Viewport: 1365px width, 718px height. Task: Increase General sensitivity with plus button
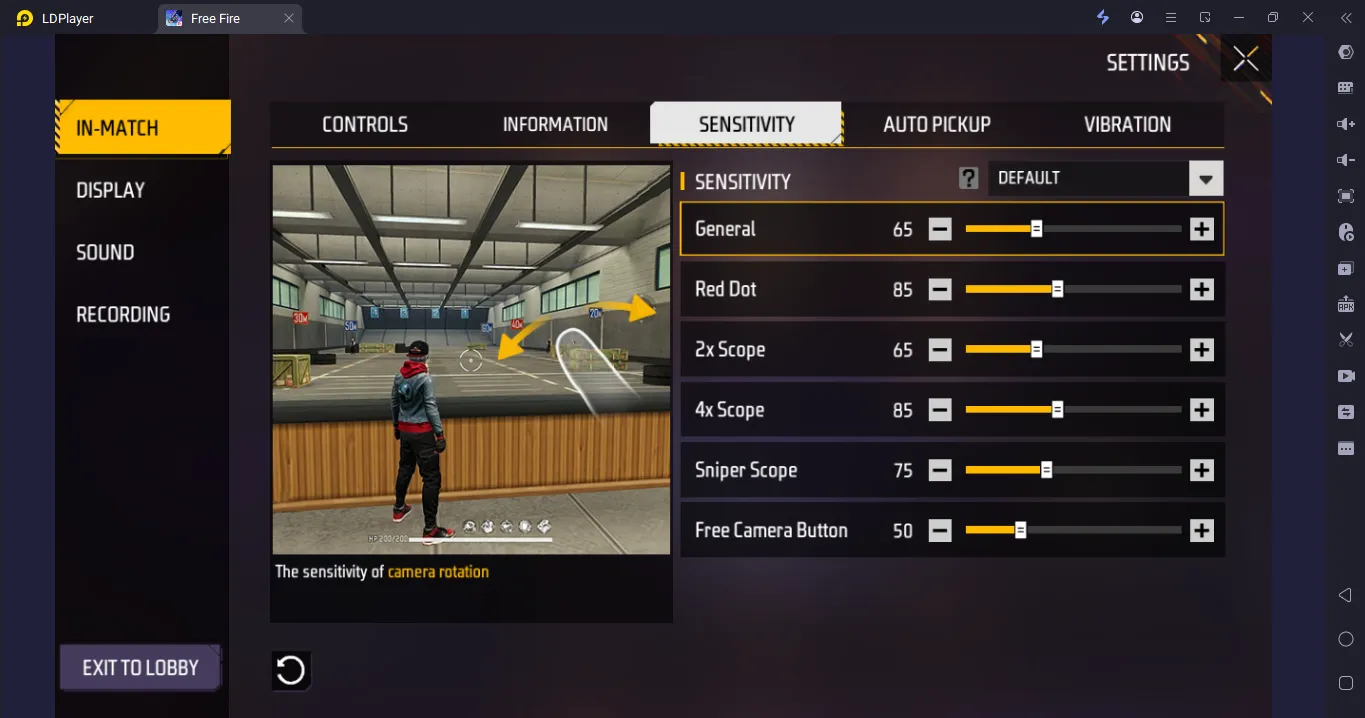[1201, 229]
